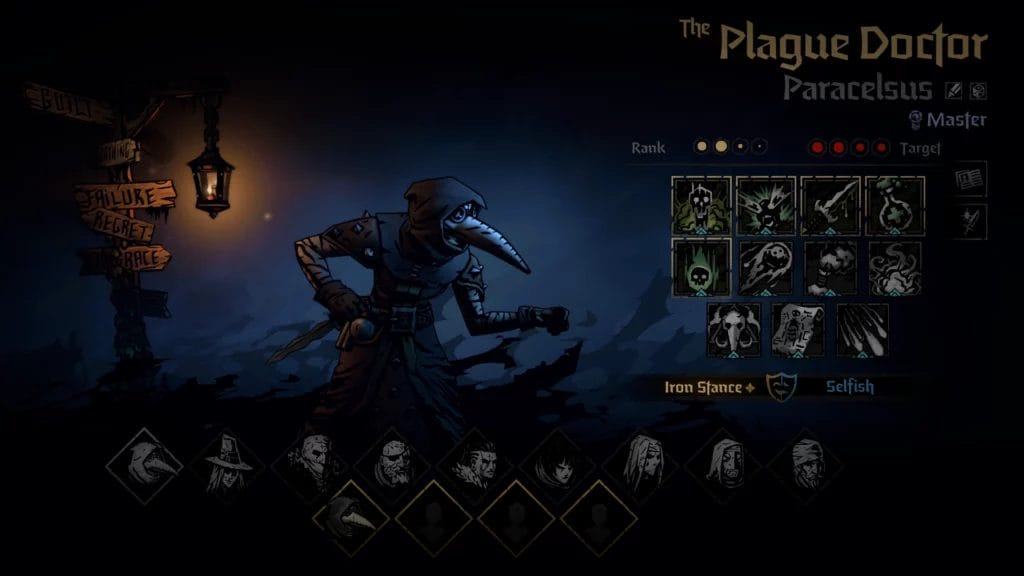Choose the swirling smoke cloud skill
This screenshot has width=1024, height=576.
point(894,267)
